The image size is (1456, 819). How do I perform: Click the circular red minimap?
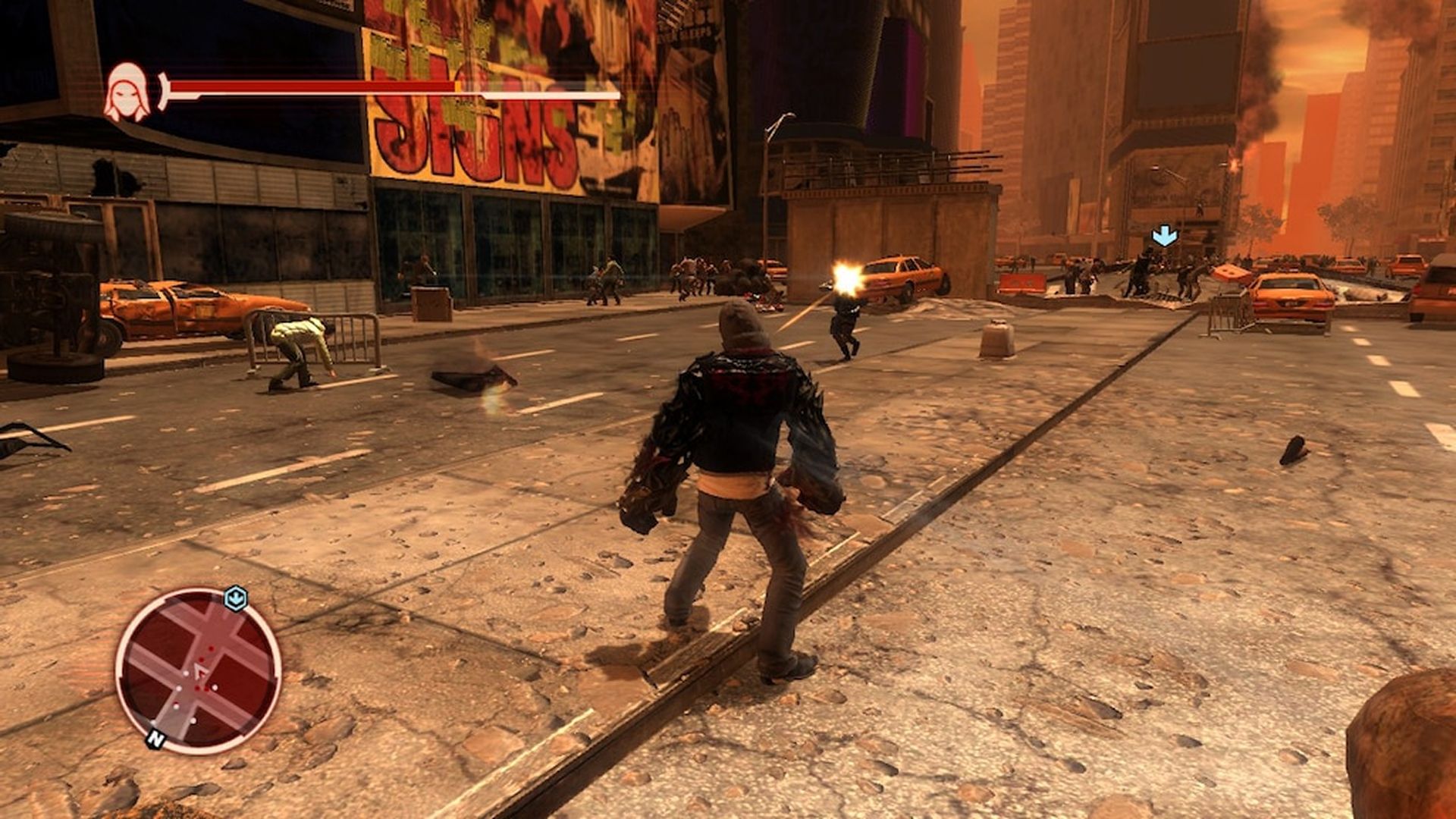[x=199, y=670]
